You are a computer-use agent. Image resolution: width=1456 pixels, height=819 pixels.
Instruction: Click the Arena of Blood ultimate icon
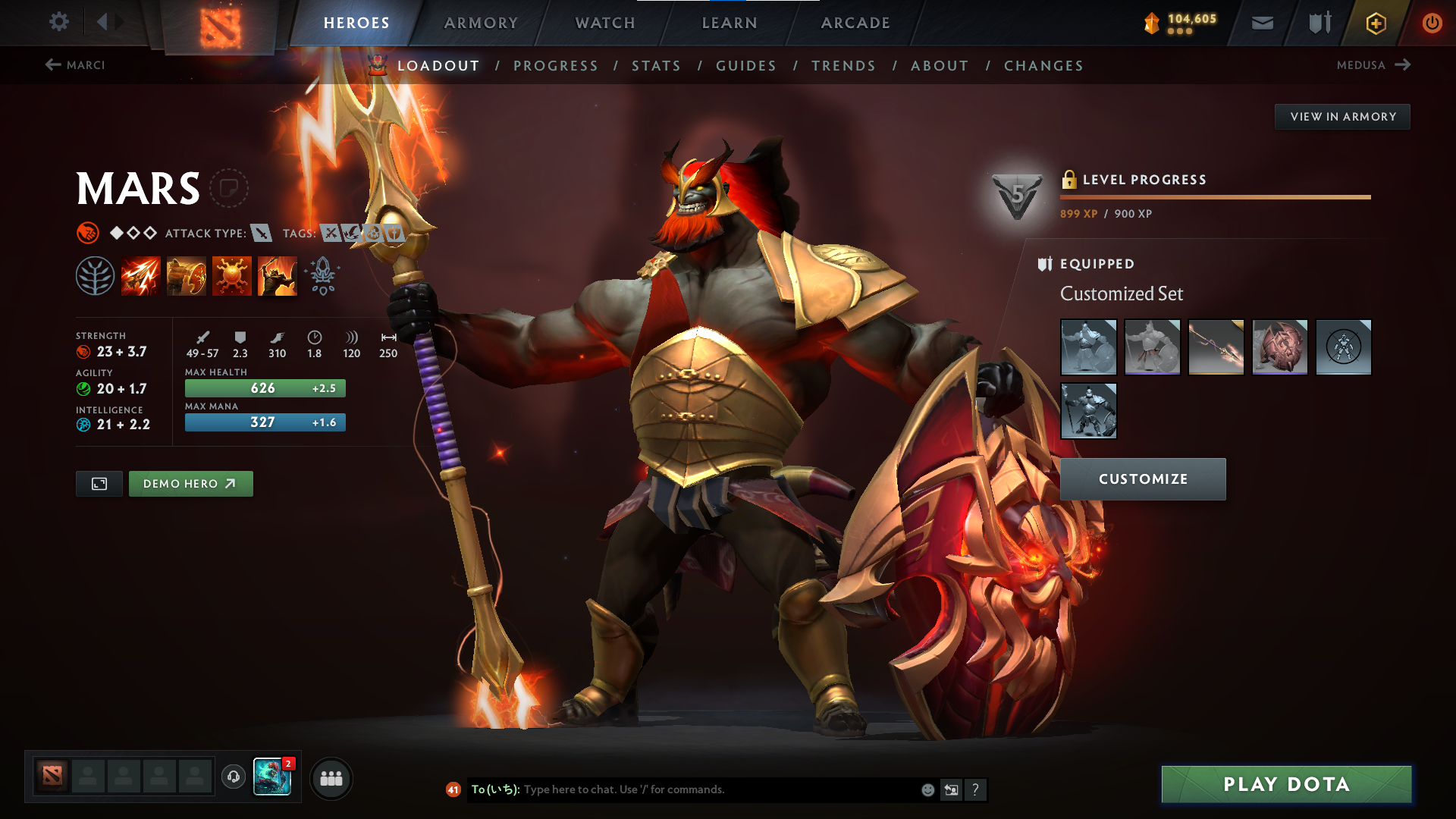click(x=278, y=275)
